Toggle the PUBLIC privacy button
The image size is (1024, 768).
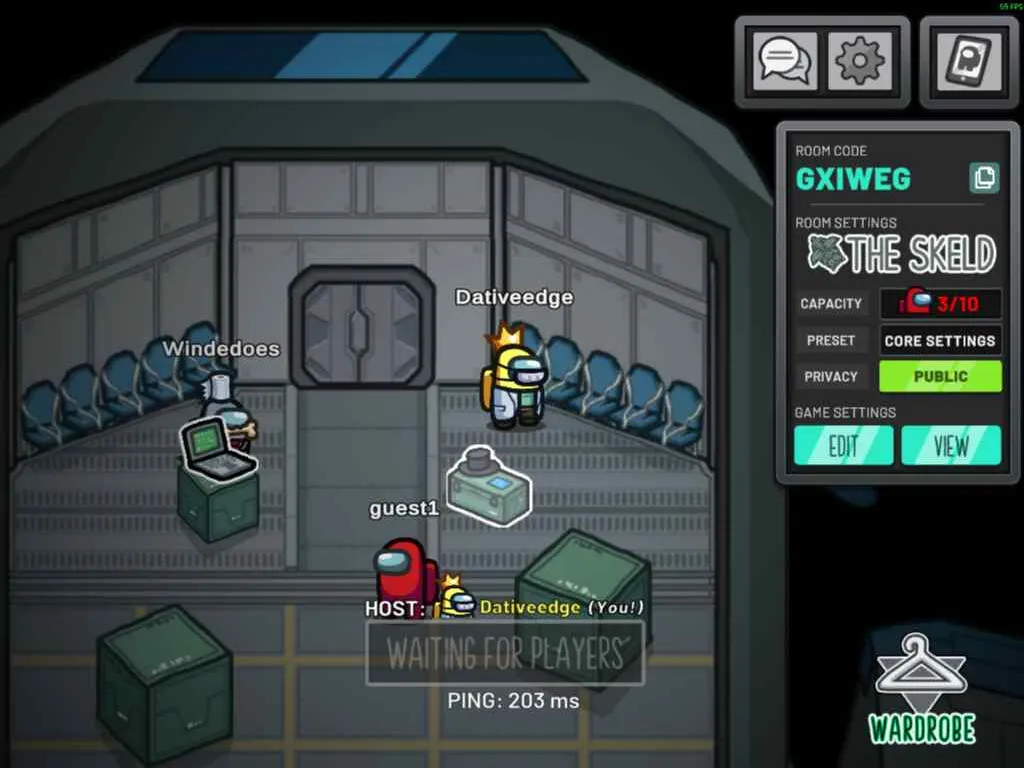coord(940,376)
